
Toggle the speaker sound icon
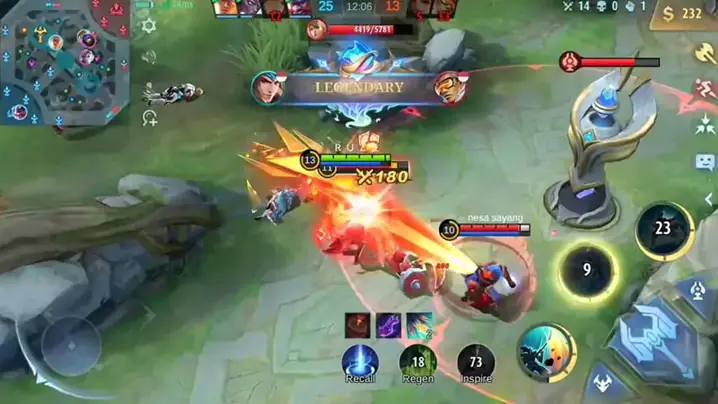click(149, 57)
